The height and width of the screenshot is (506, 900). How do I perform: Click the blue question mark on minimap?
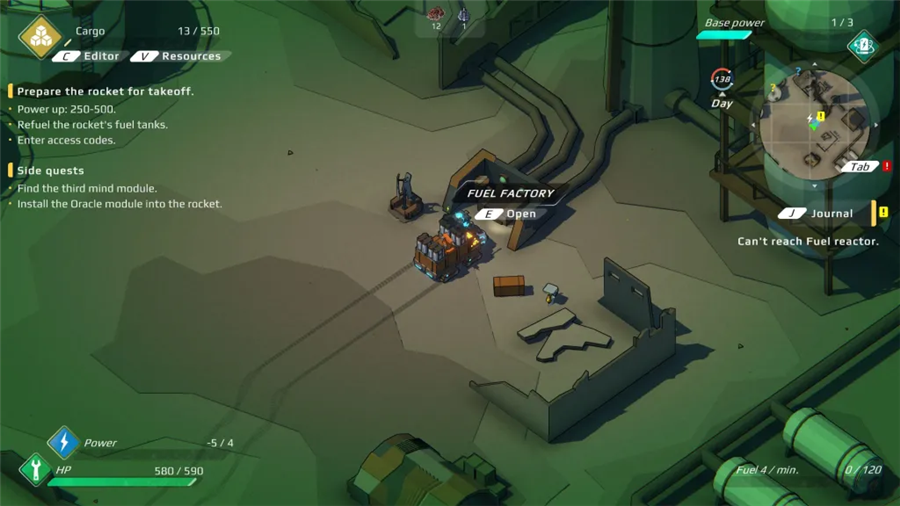pos(797,72)
